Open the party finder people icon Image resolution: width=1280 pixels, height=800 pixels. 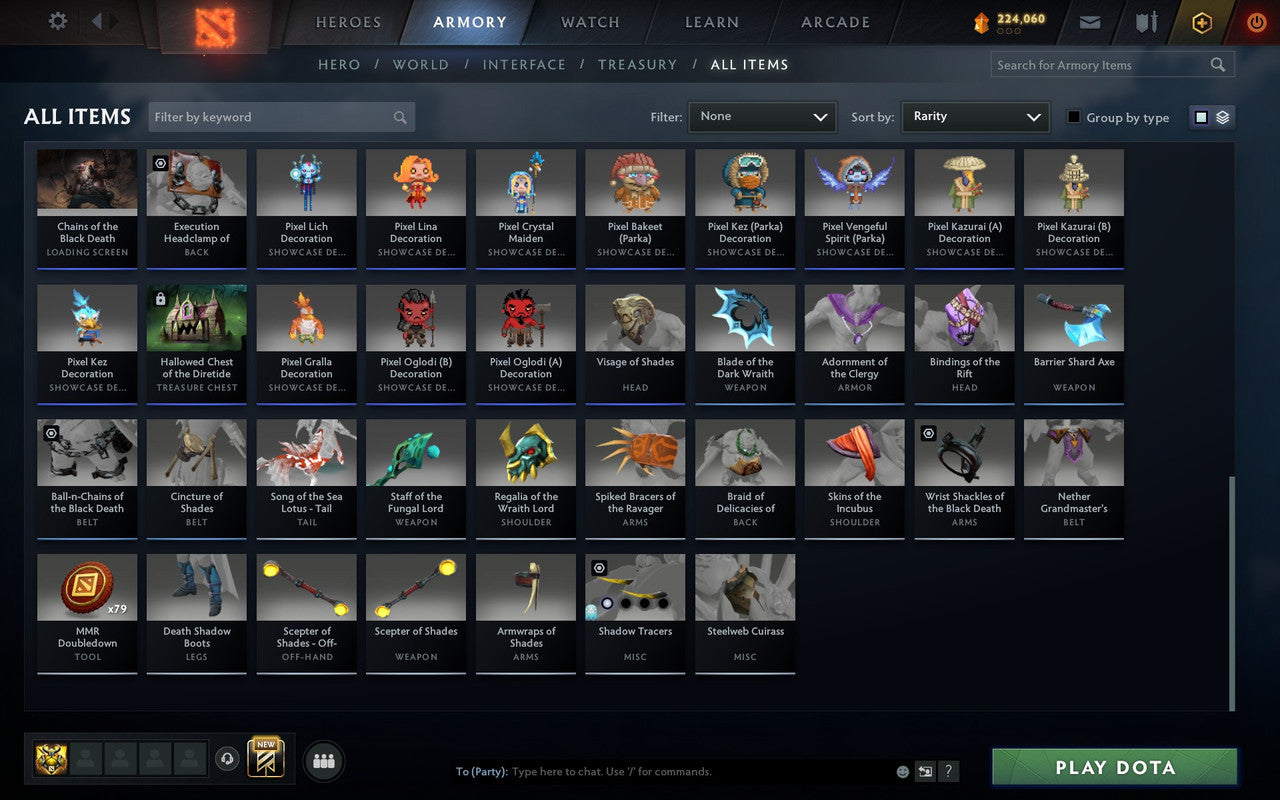tap(323, 760)
